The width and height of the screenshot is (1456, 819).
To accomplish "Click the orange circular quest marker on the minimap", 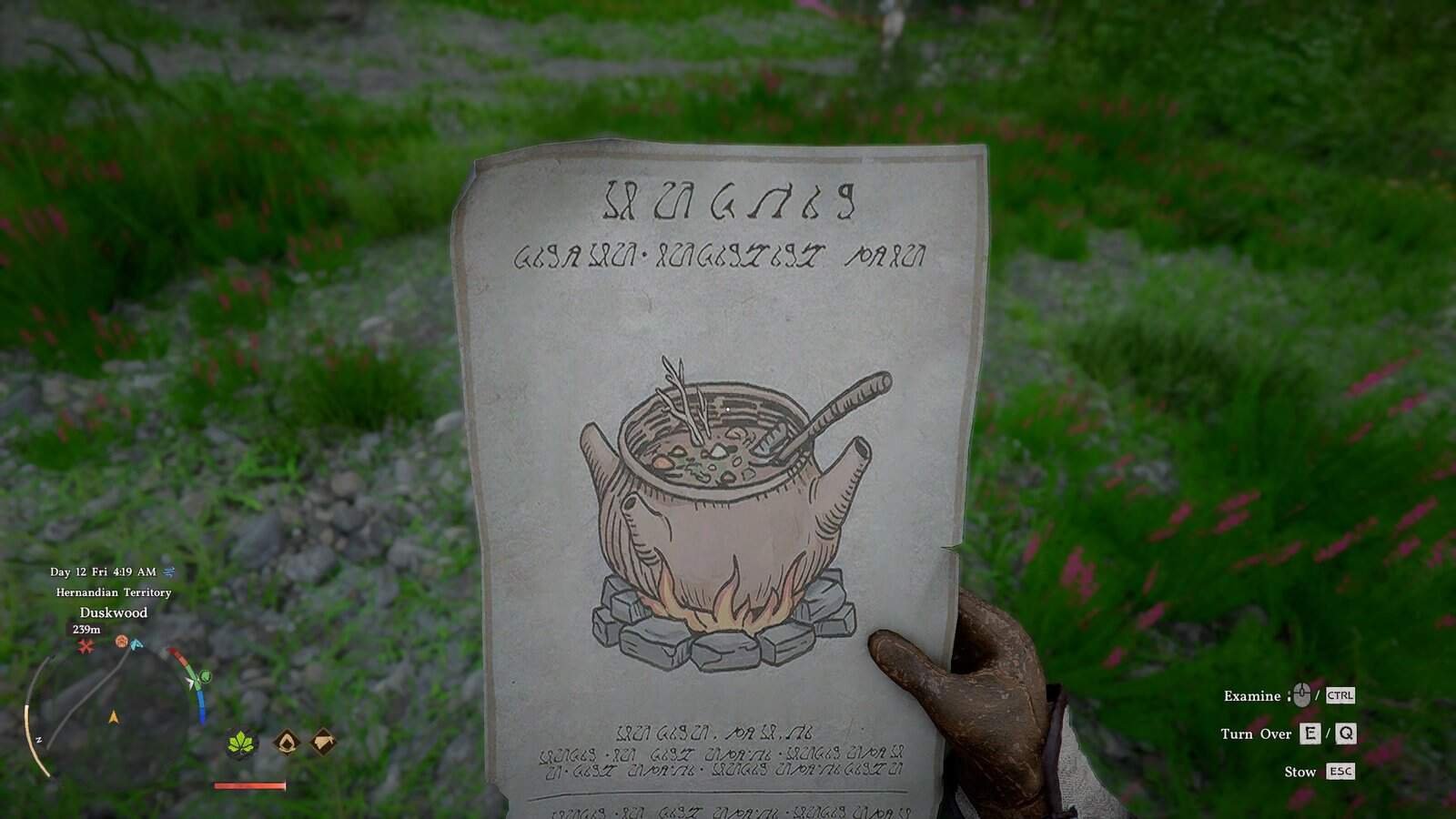I will 121,642.
